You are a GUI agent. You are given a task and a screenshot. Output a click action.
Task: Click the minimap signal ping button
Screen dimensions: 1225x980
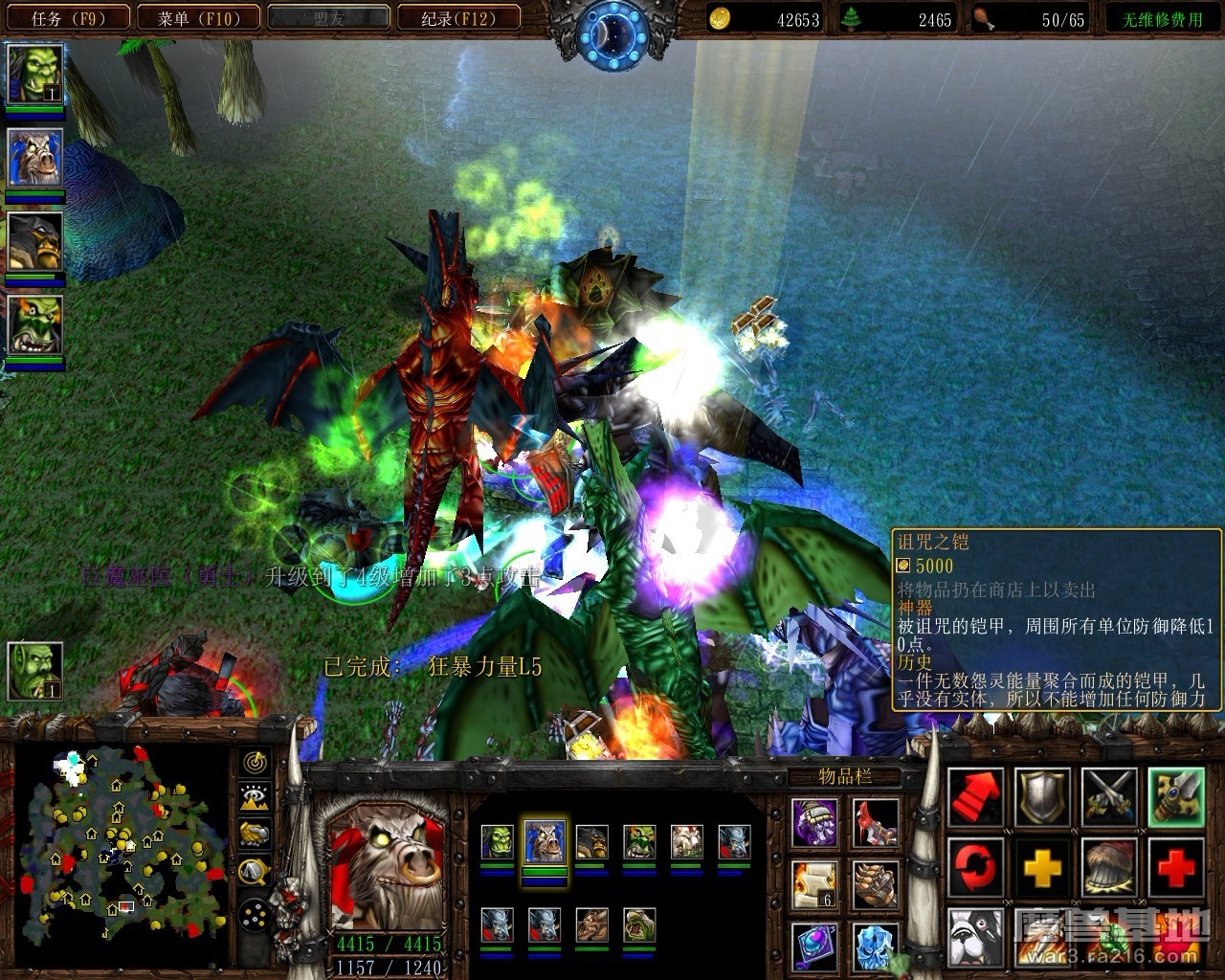click(x=256, y=762)
